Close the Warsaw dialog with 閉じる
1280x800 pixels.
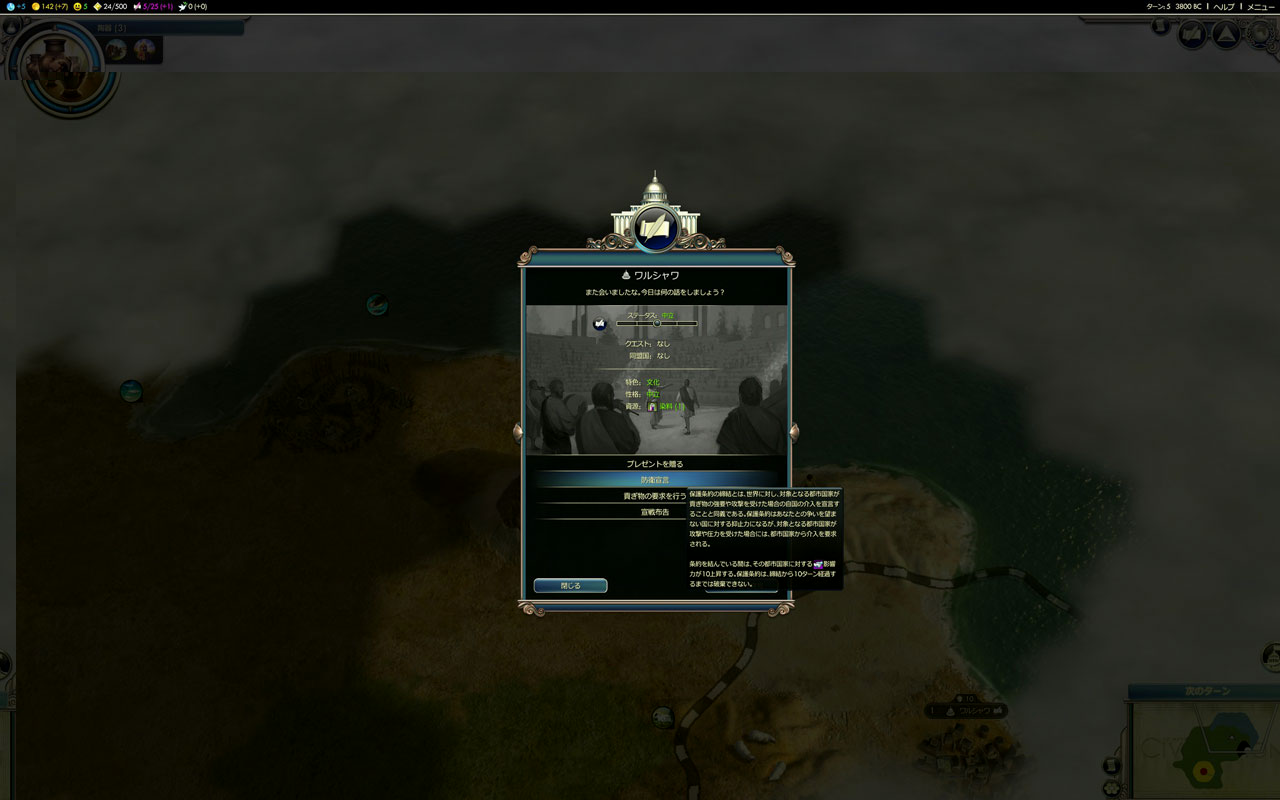[x=570, y=586]
